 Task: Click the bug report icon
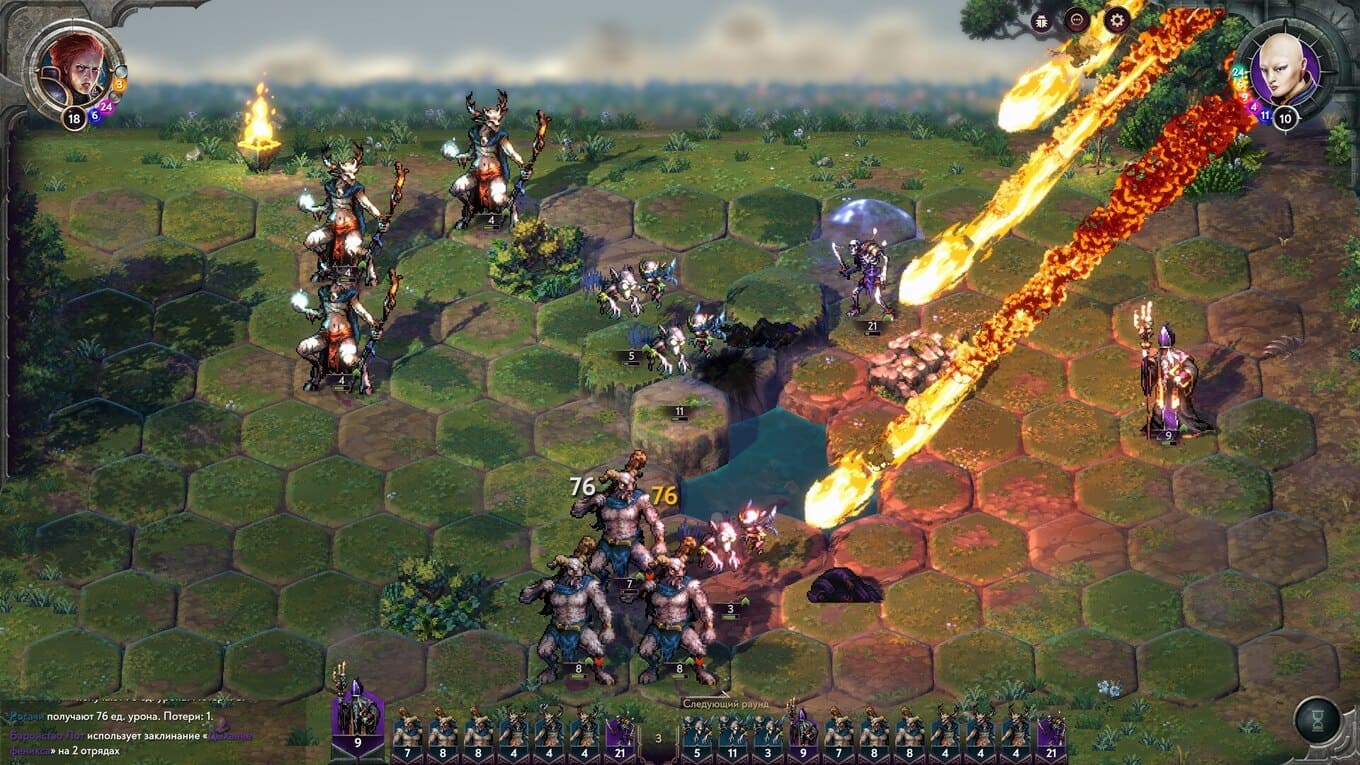(1042, 19)
